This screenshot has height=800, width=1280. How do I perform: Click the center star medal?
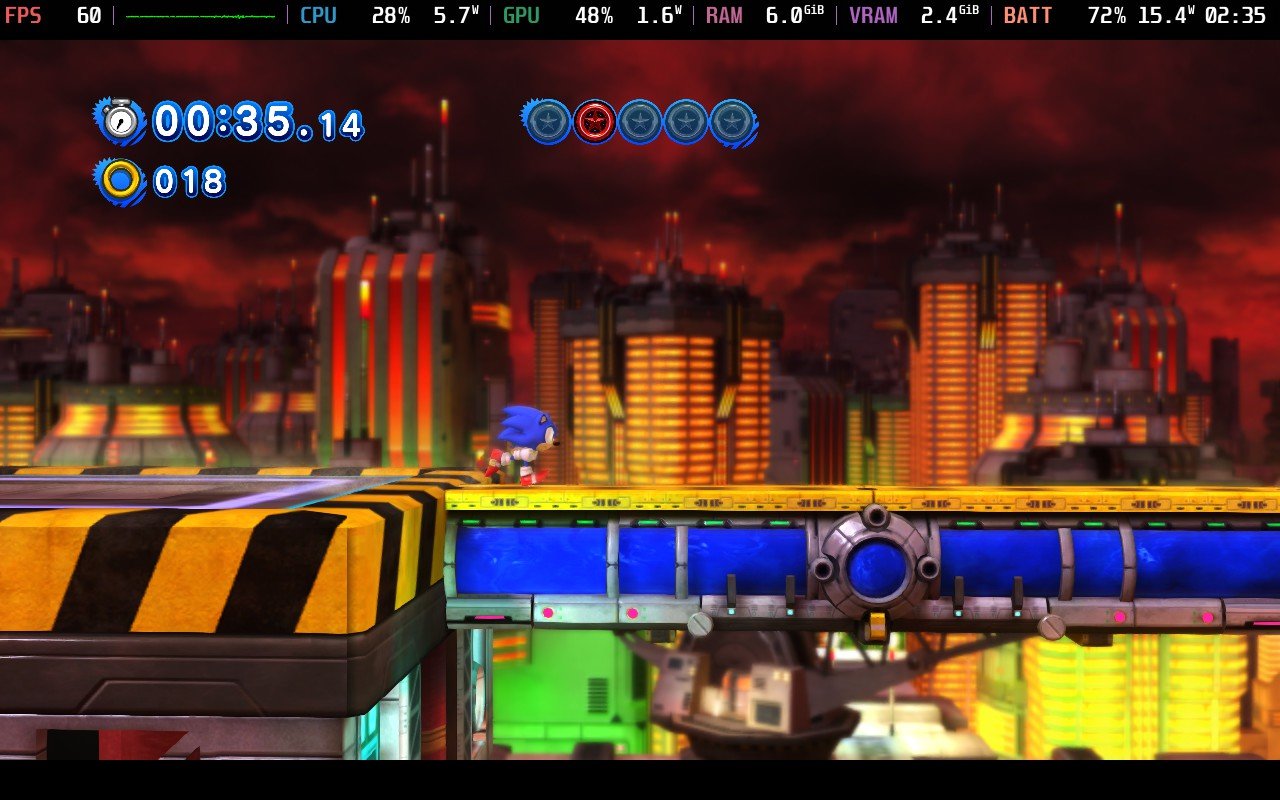639,122
